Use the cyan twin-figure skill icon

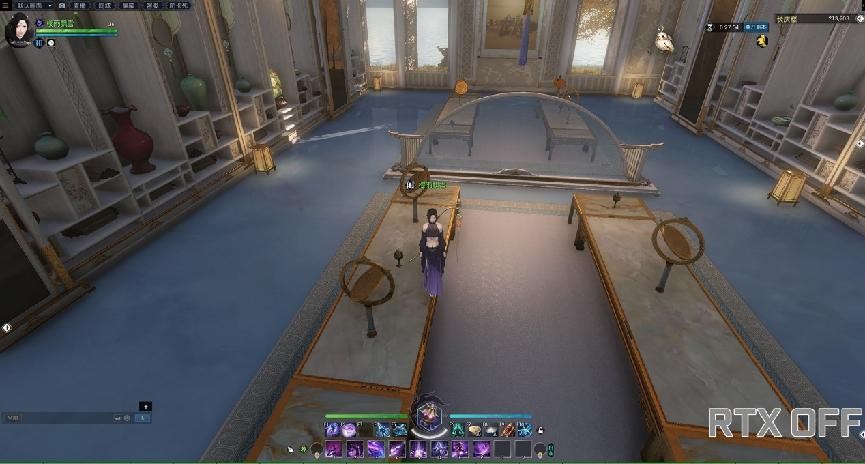458,430
